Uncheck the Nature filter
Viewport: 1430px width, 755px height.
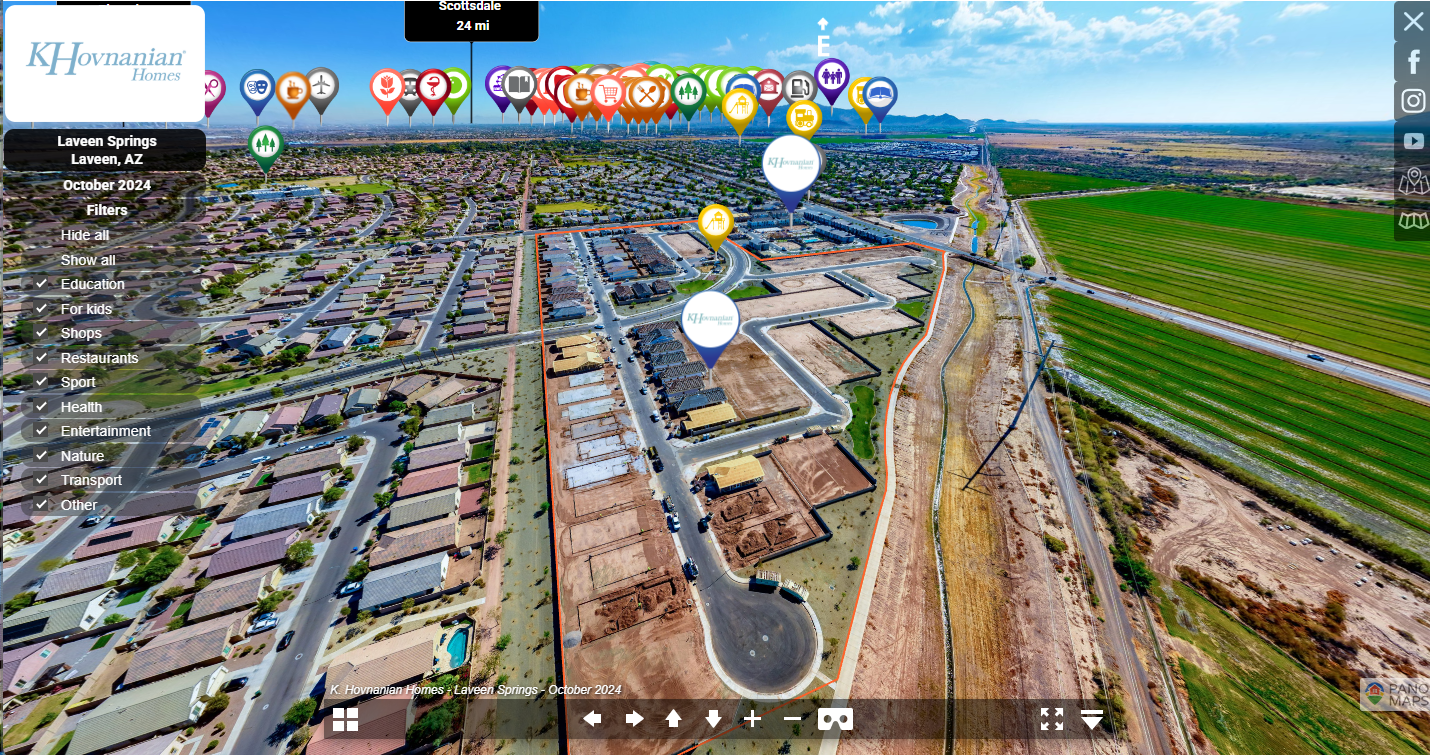pyautogui.click(x=42, y=456)
